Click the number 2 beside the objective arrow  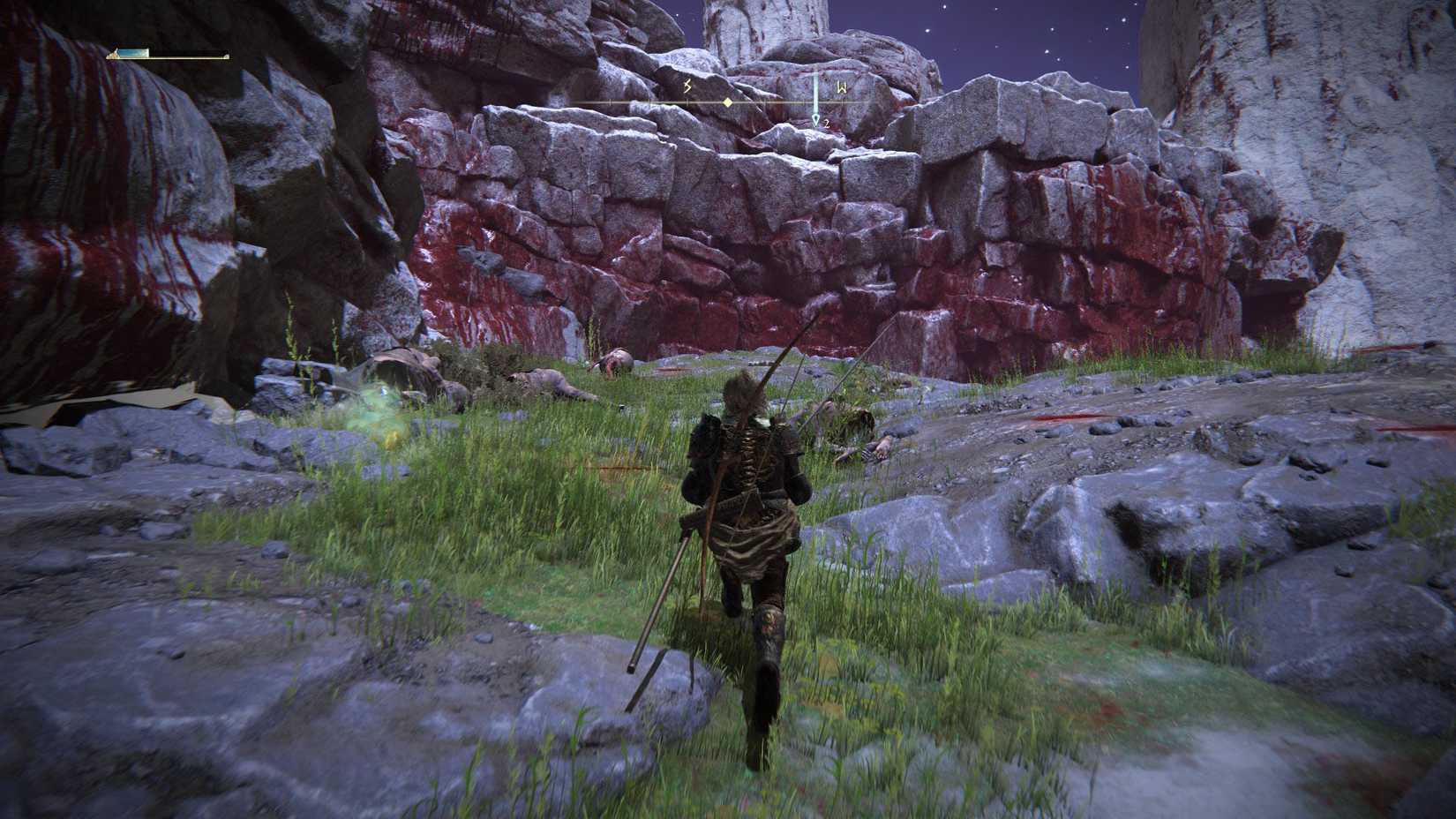(827, 124)
